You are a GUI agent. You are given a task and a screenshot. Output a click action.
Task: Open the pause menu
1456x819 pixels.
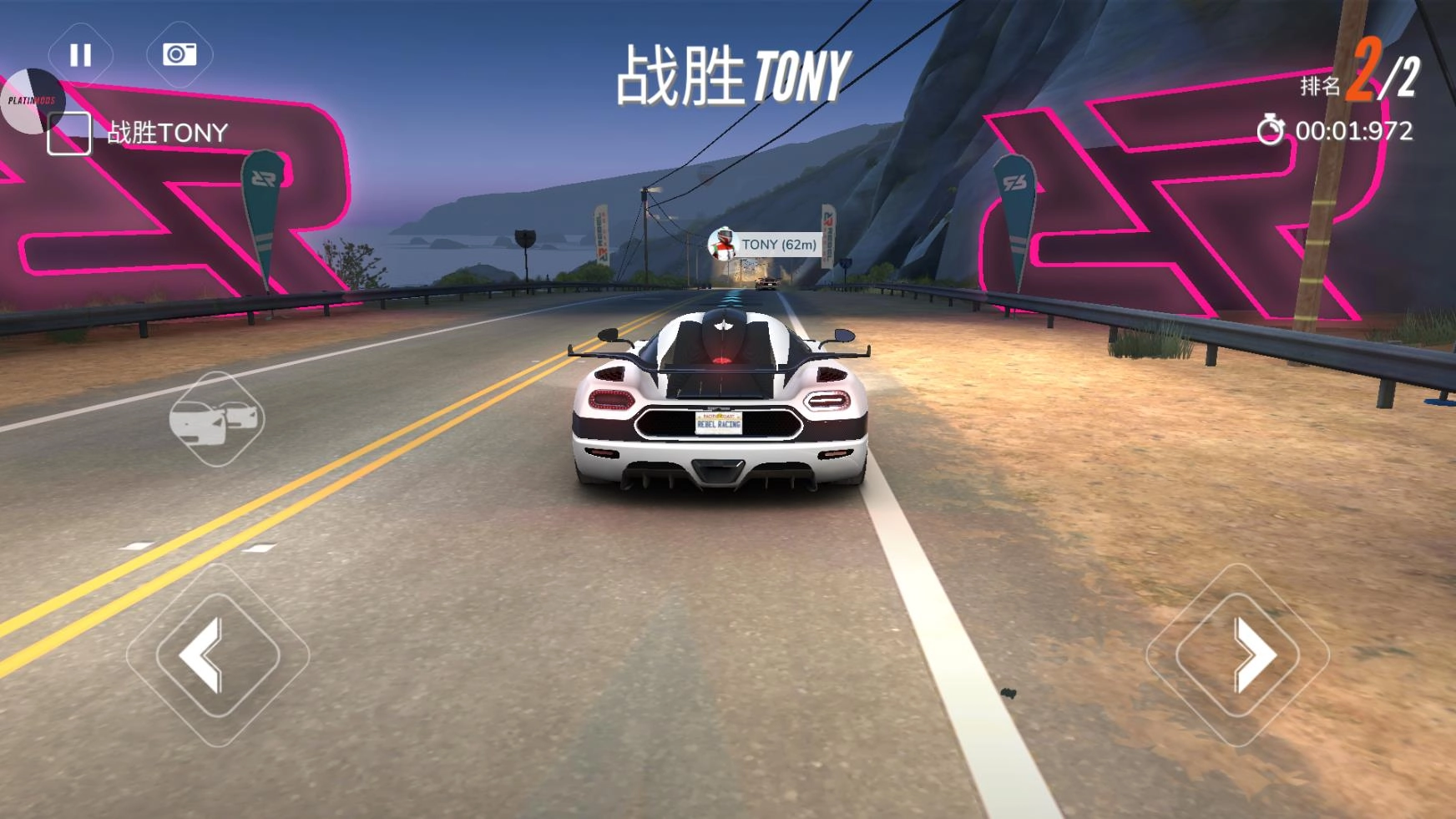(x=79, y=55)
